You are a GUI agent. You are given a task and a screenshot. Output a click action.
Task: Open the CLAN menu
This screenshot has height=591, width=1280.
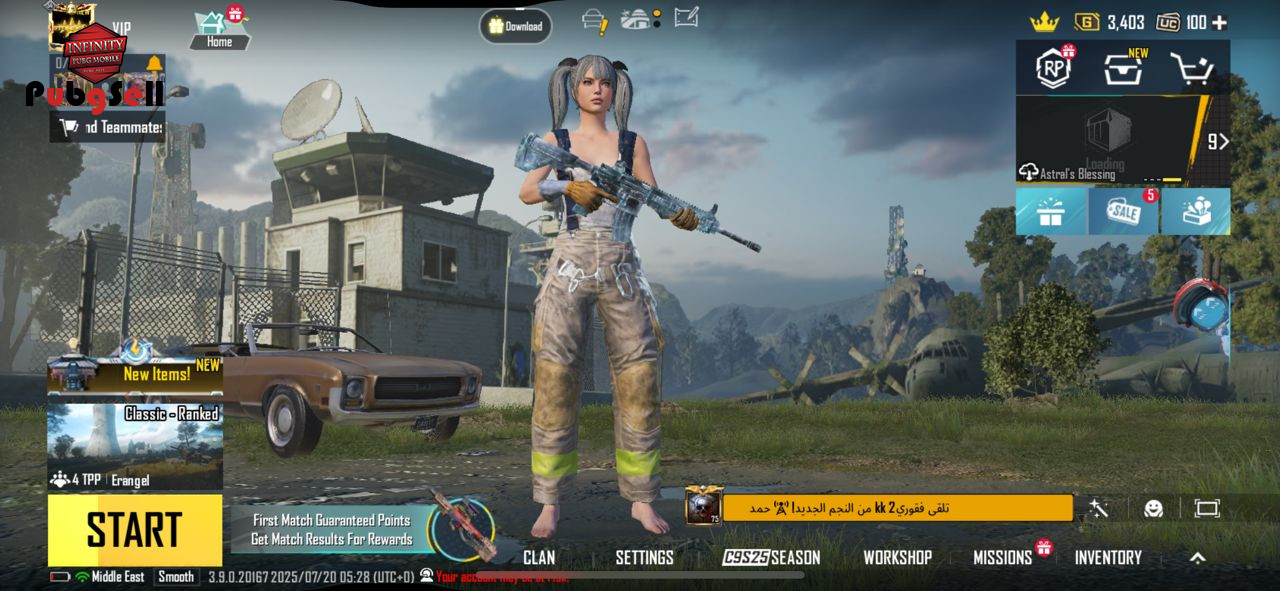tap(539, 558)
